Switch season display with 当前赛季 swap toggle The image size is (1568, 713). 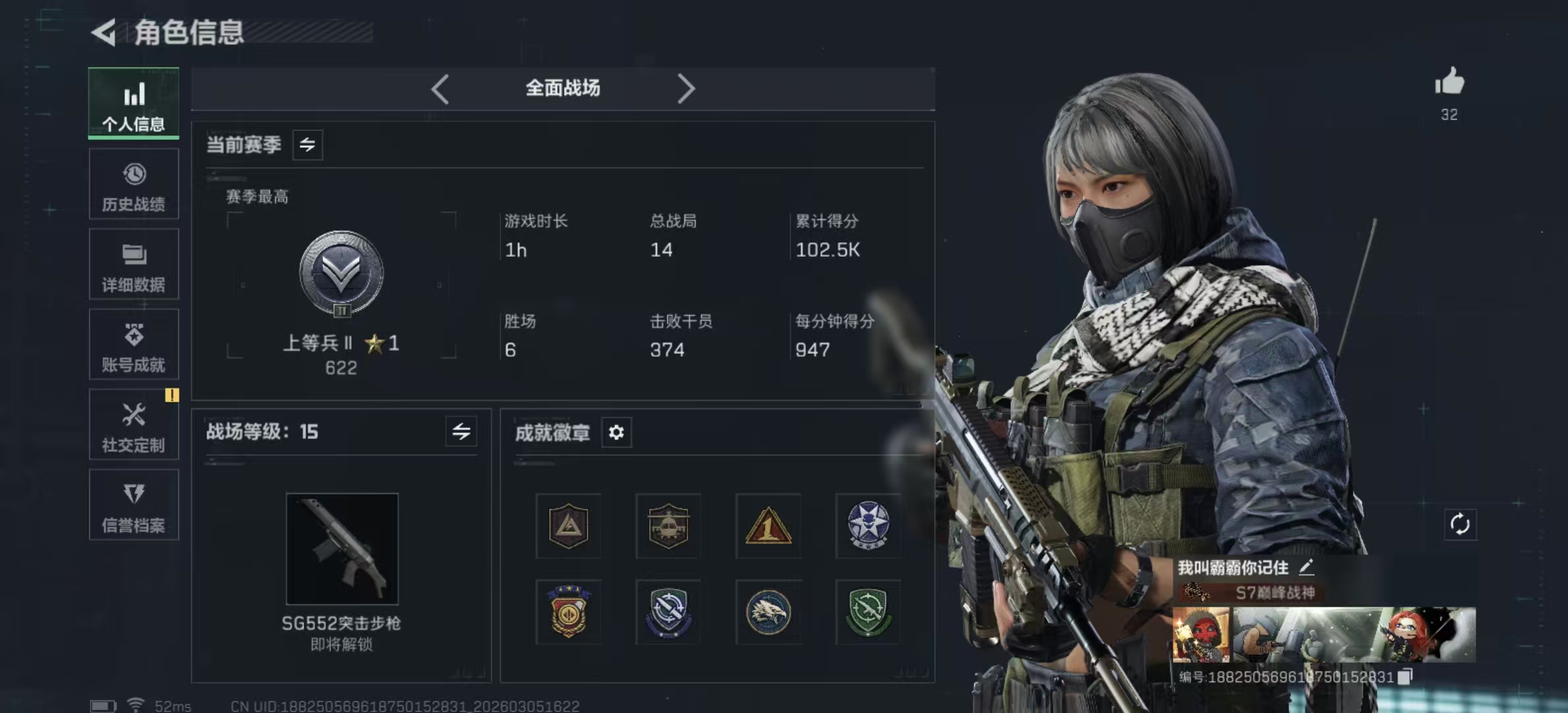click(308, 145)
